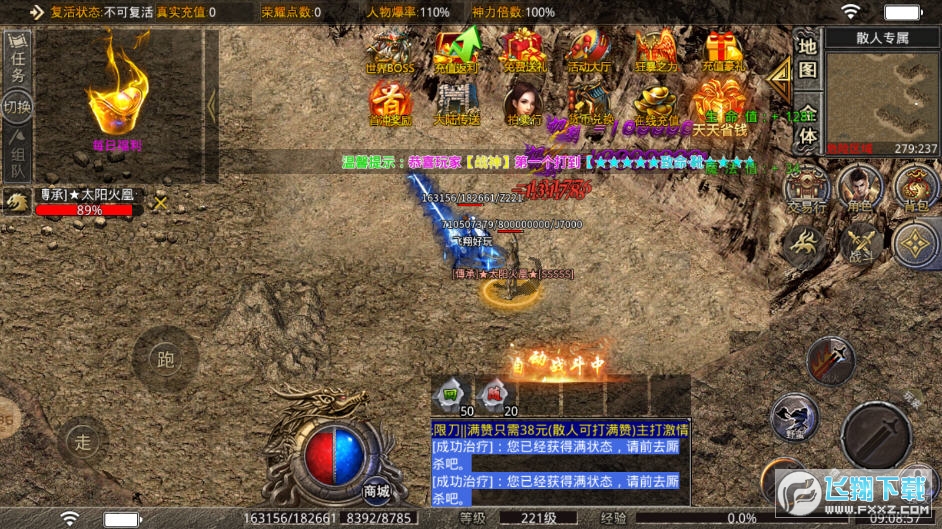942x529 pixels.
Task: Open the 首冲奖励 first-recharge reward
Action: [x=389, y=102]
